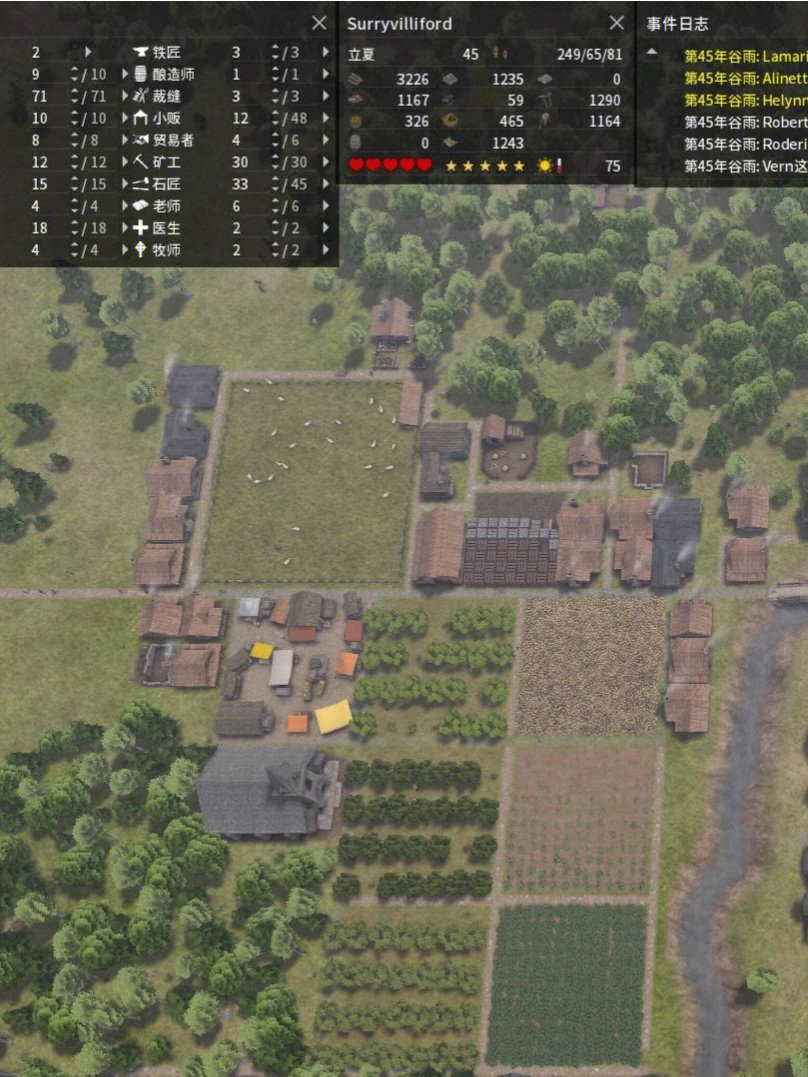This screenshot has height=1077, width=808.
Task: Click the arrow right of 石匠 maximum
Action: click(x=324, y=184)
